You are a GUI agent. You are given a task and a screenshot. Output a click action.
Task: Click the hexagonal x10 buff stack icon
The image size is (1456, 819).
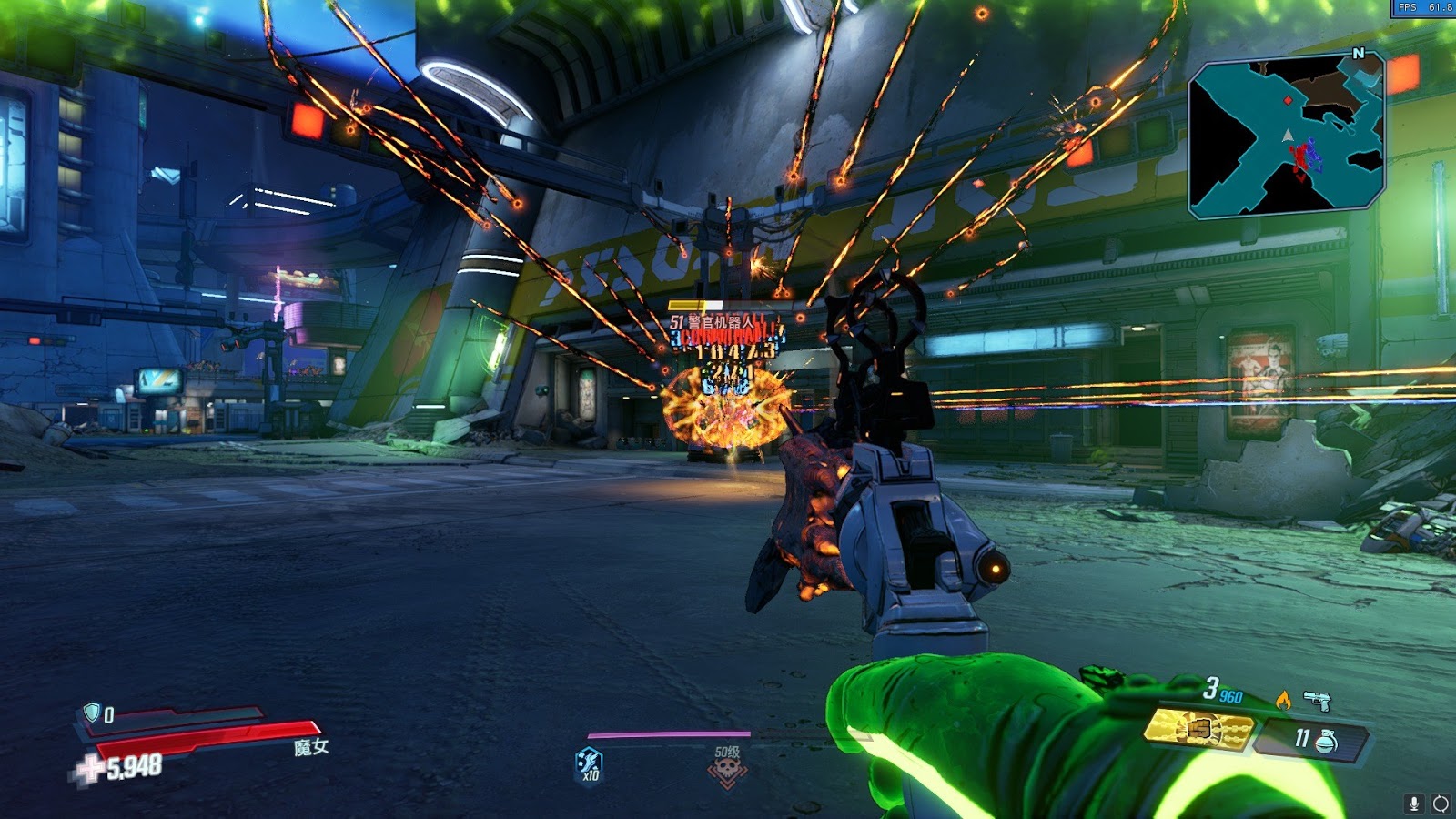(x=590, y=763)
